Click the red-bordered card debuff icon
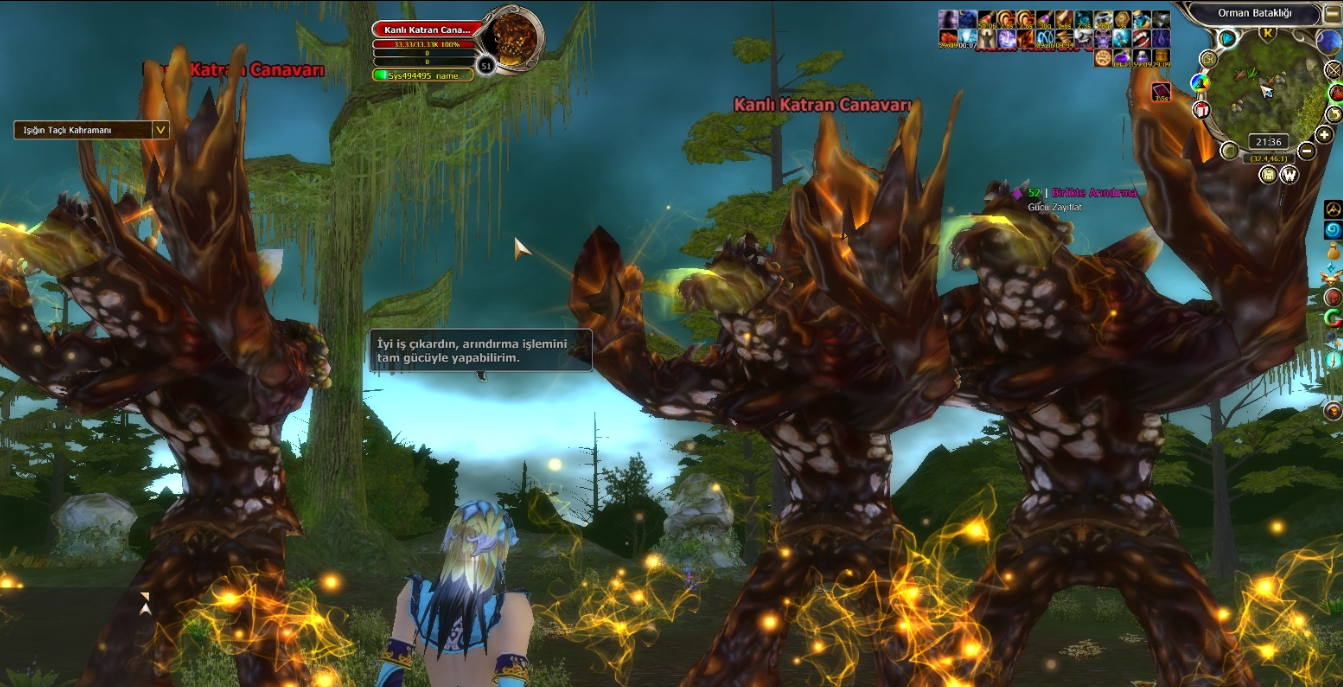1343x687 pixels. [1161, 93]
